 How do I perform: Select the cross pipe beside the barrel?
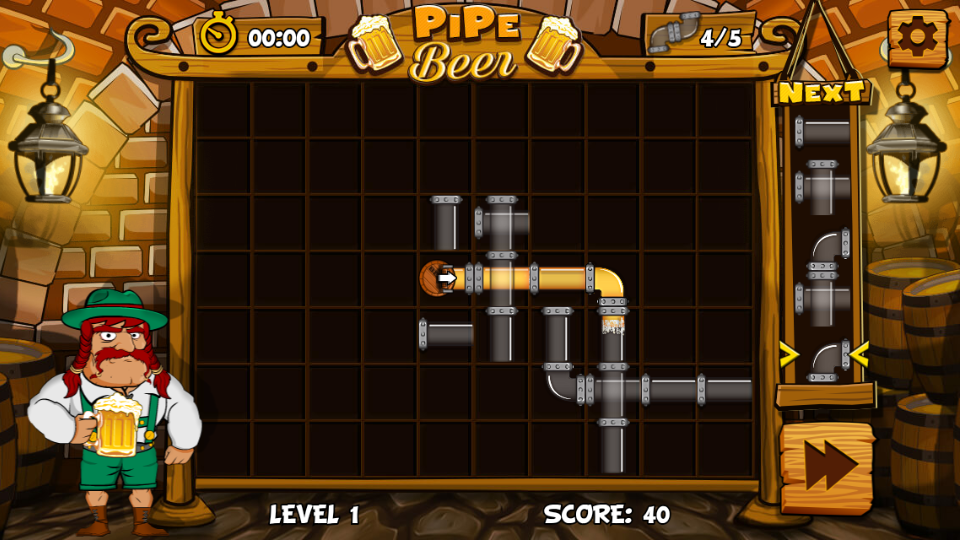click(500, 279)
